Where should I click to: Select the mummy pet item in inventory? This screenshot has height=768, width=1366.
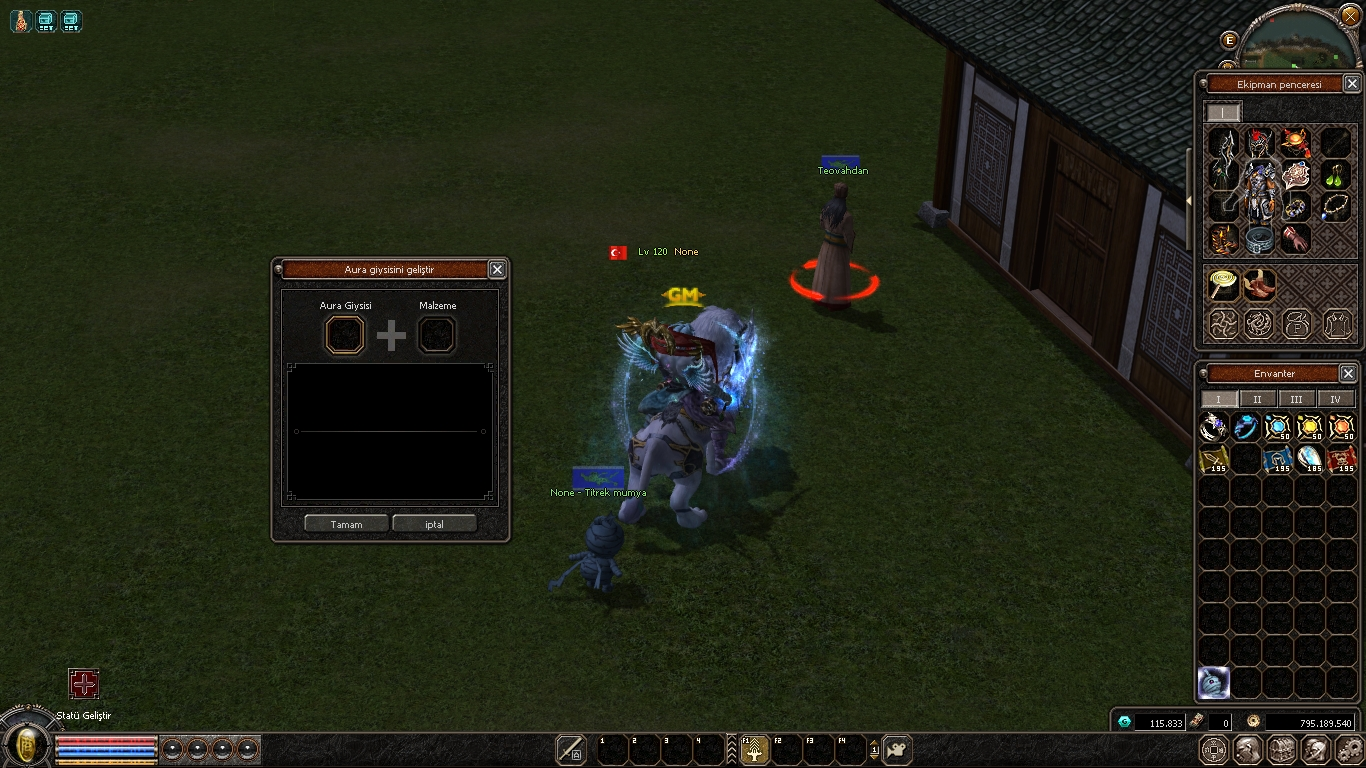(1213, 683)
